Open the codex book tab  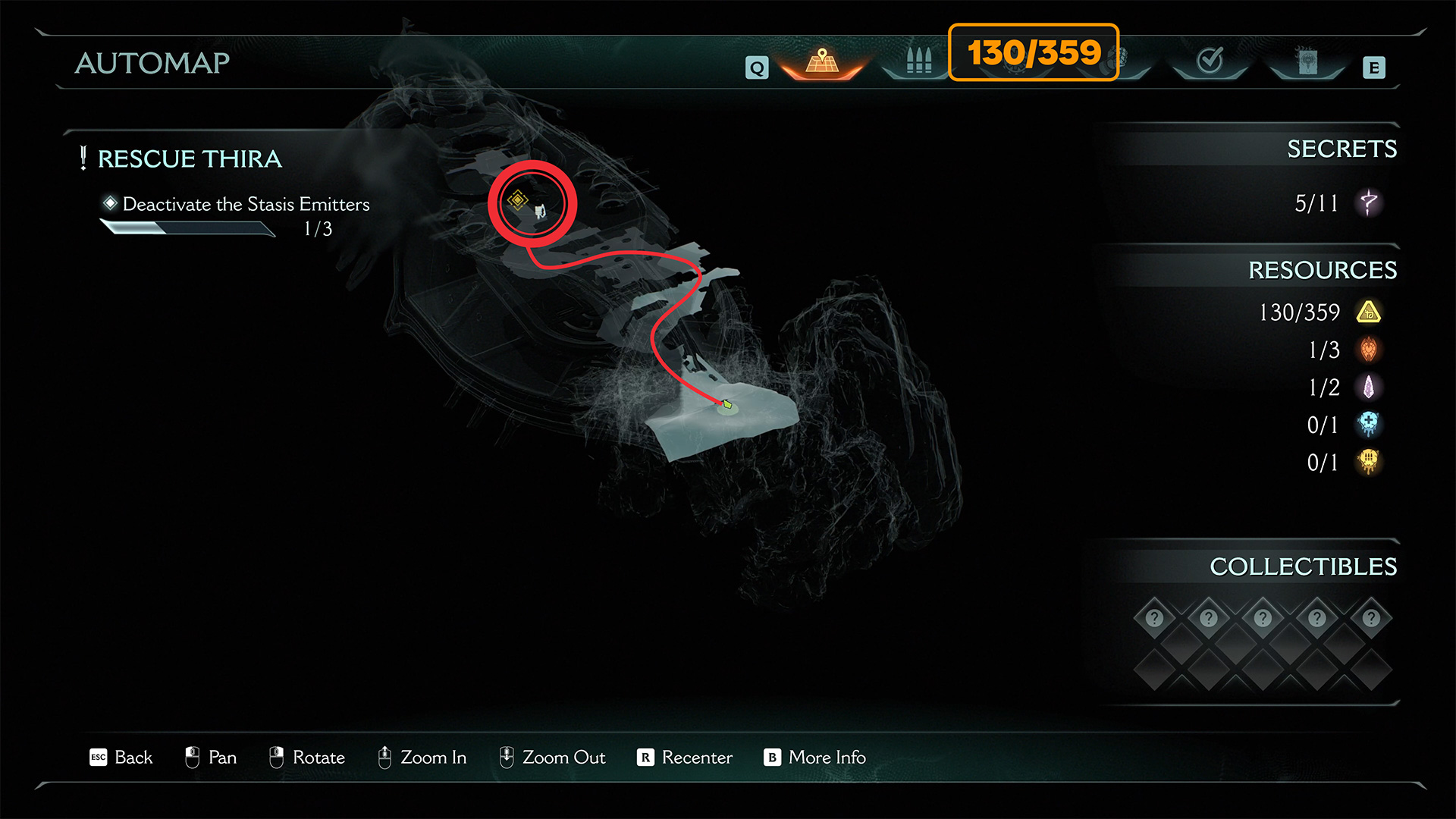point(1307,61)
